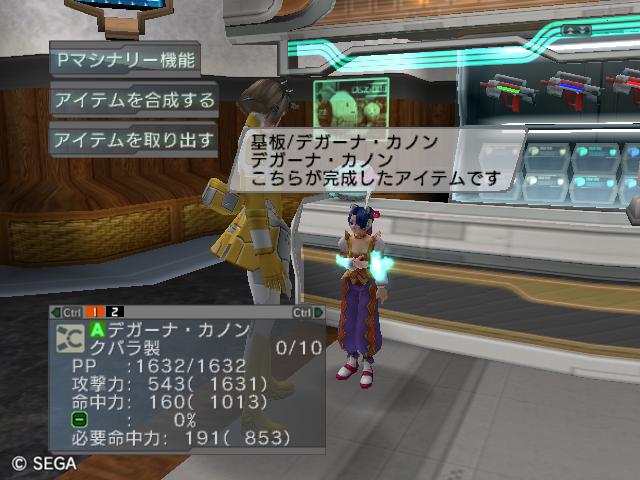The width and height of the screenshot is (640, 480).
Task: Click the Pマシナリー機能 menu header
Action: click(125, 59)
